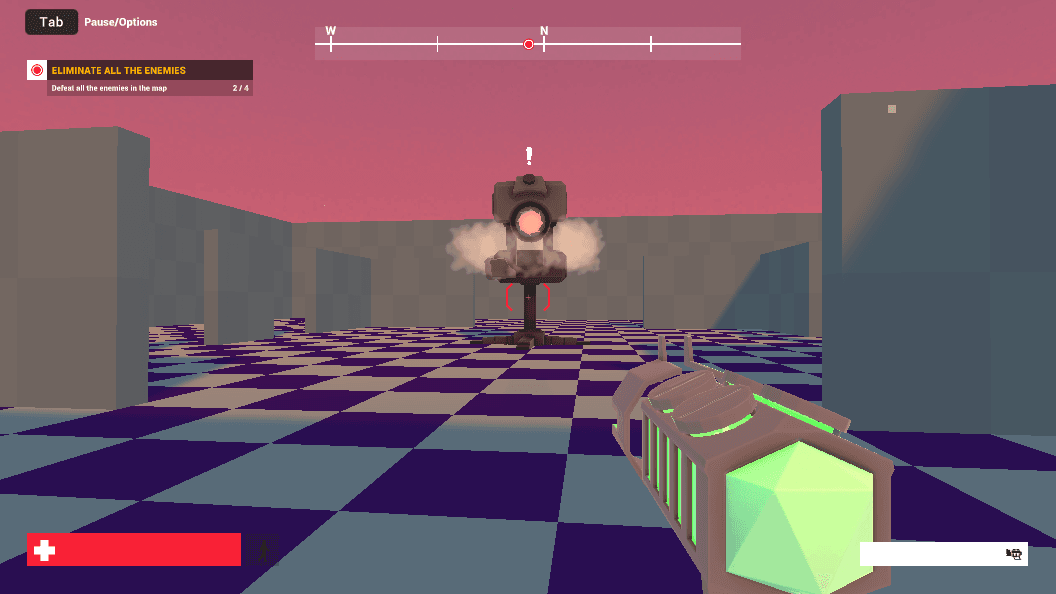Click the N heading on the compass bar
Screen dimensions: 1056x594
(x=544, y=31)
